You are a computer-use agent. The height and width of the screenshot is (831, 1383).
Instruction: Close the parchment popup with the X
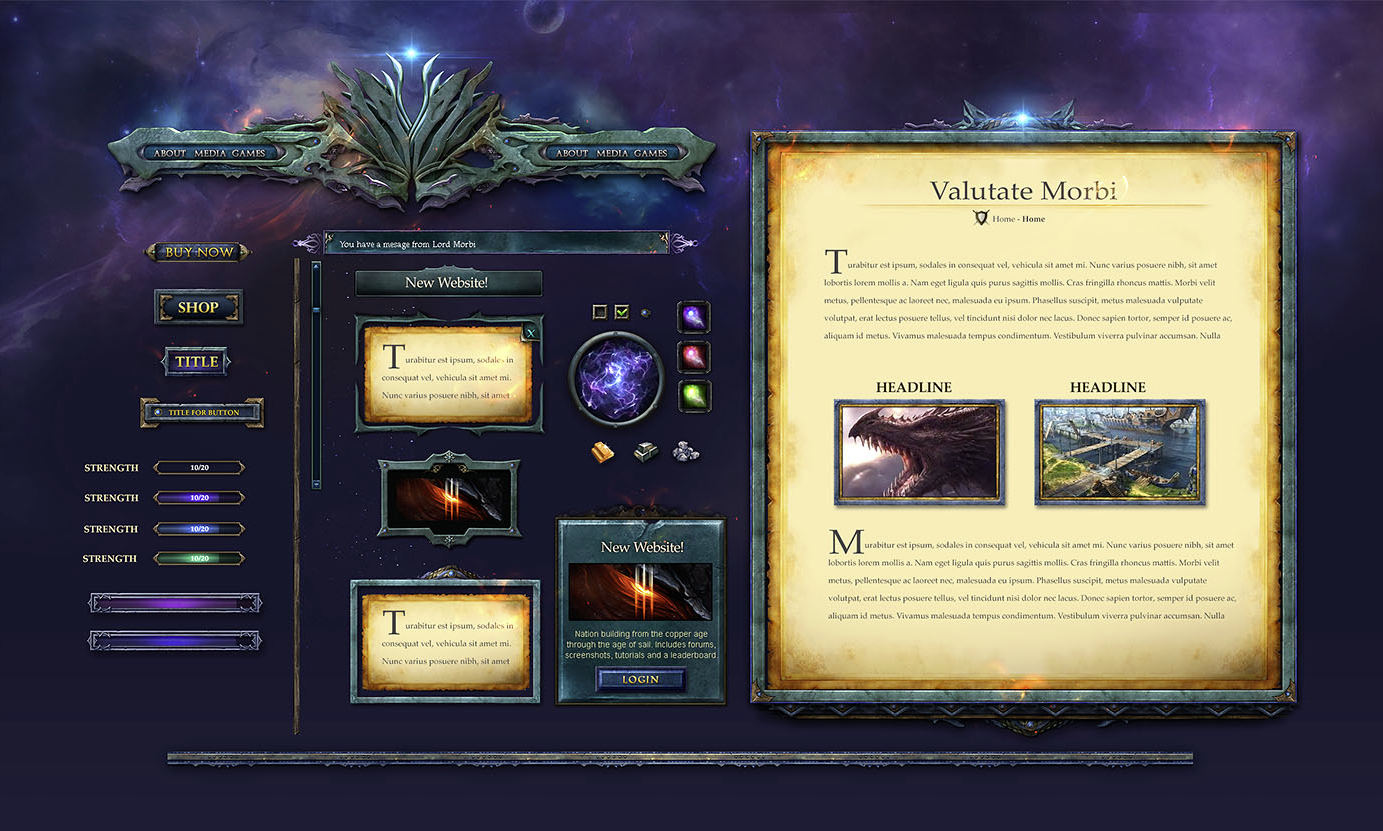530,333
